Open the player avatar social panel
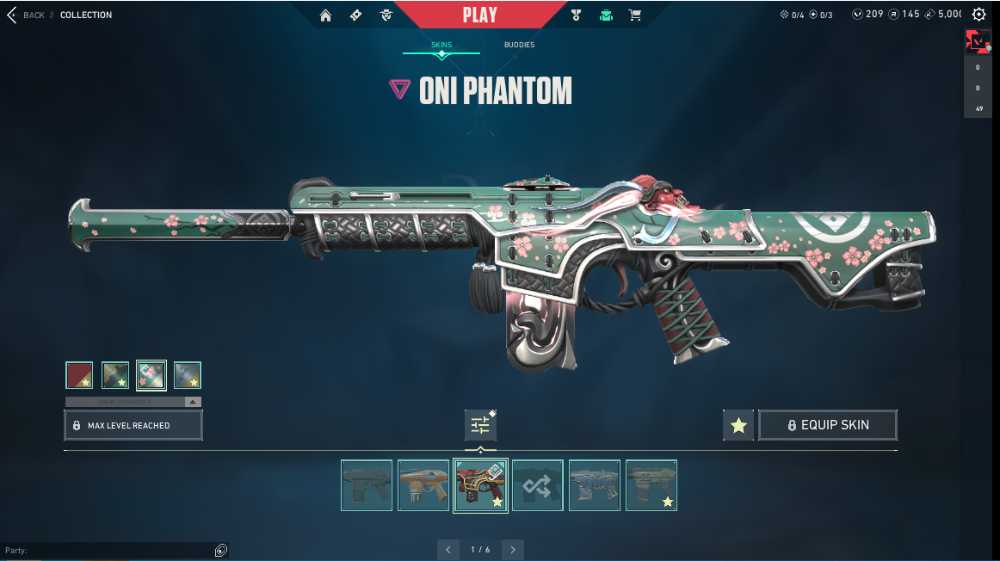The height and width of the screenshot is (561, 1000). (977, 42)
